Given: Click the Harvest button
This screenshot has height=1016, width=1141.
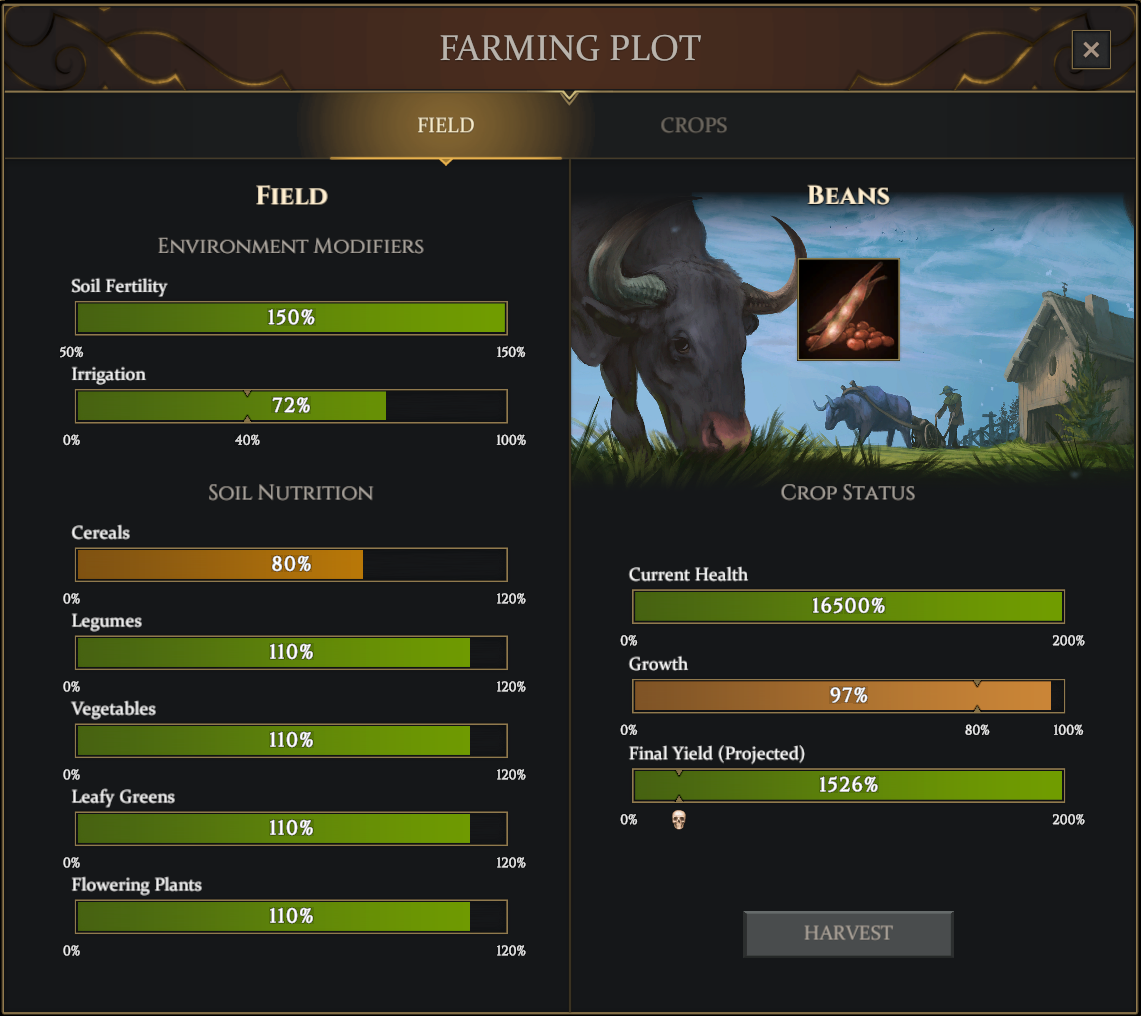Looking at the screenshot, I should click(x=848, y=933).
